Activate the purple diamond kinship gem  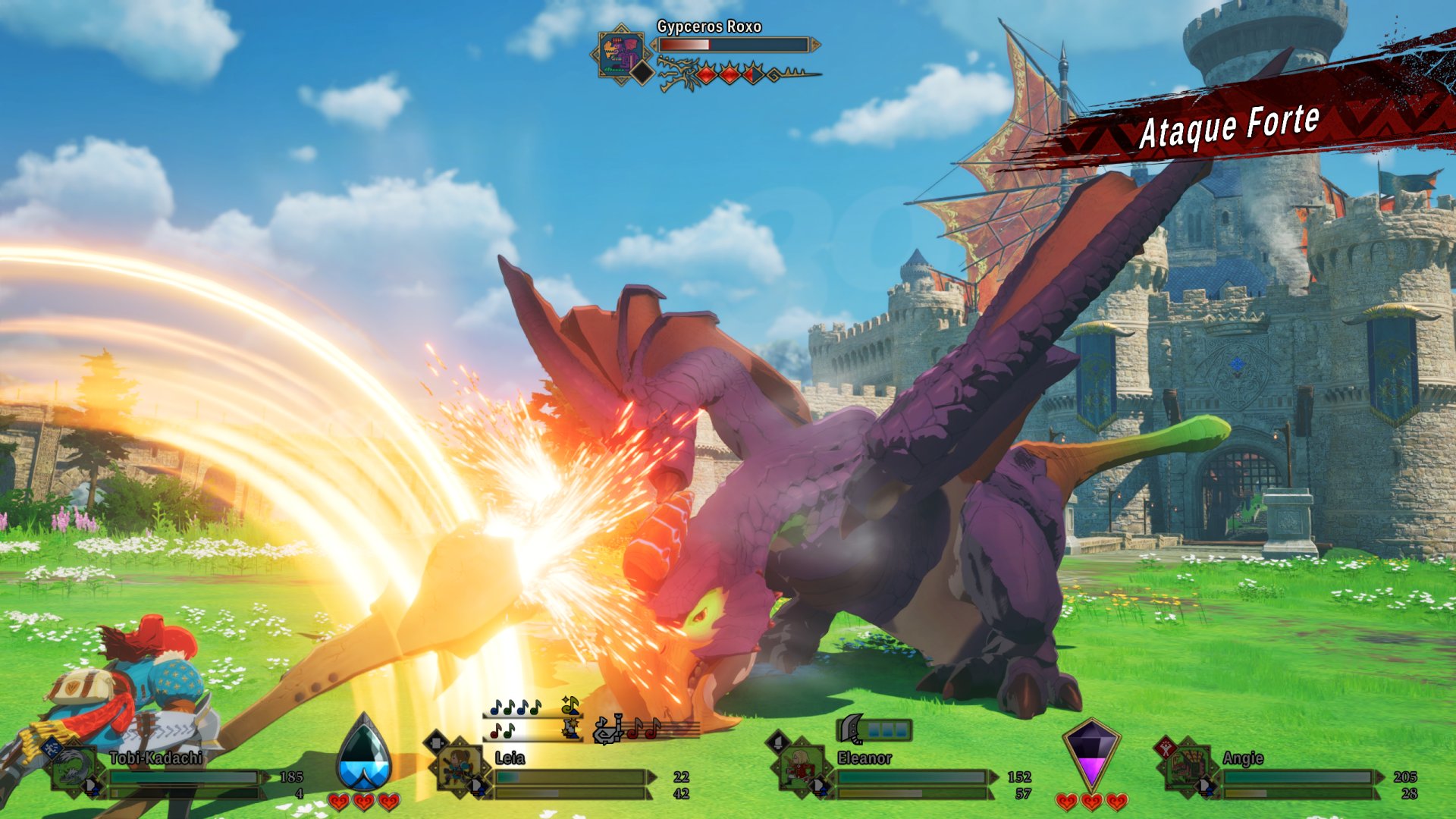[1090, 754]
